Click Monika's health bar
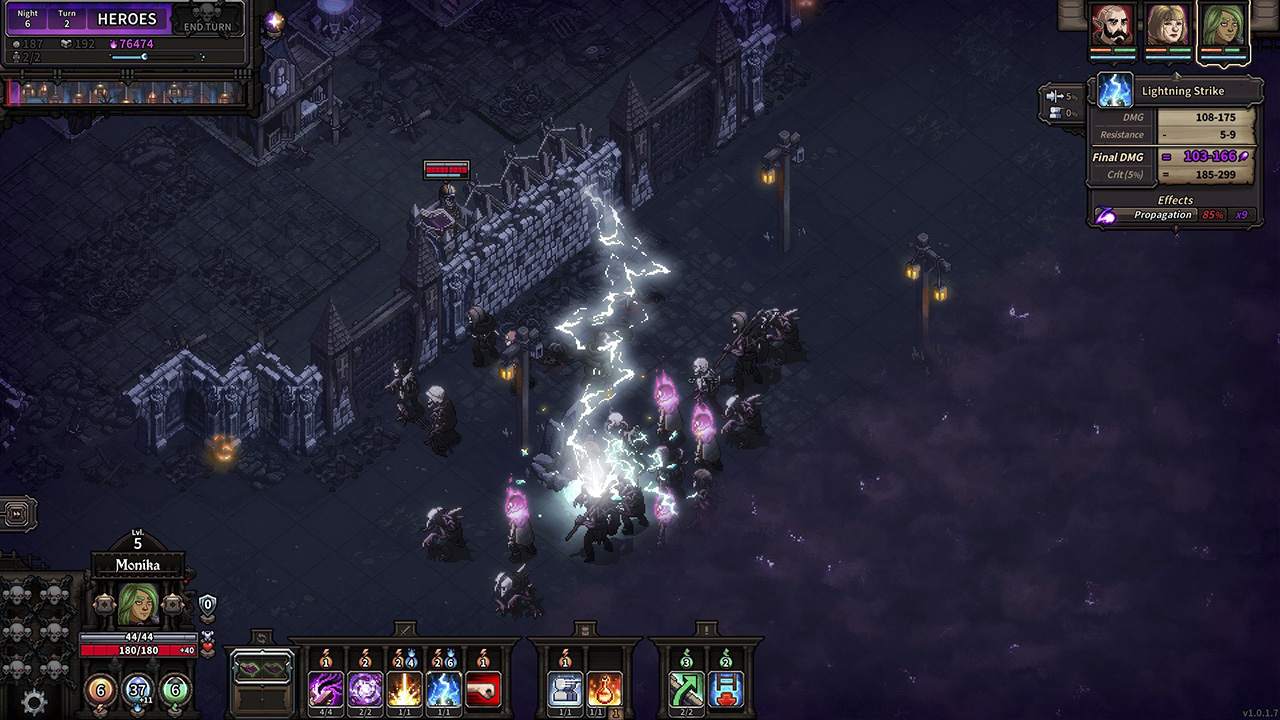1280x720 pixels. [138, 649]
